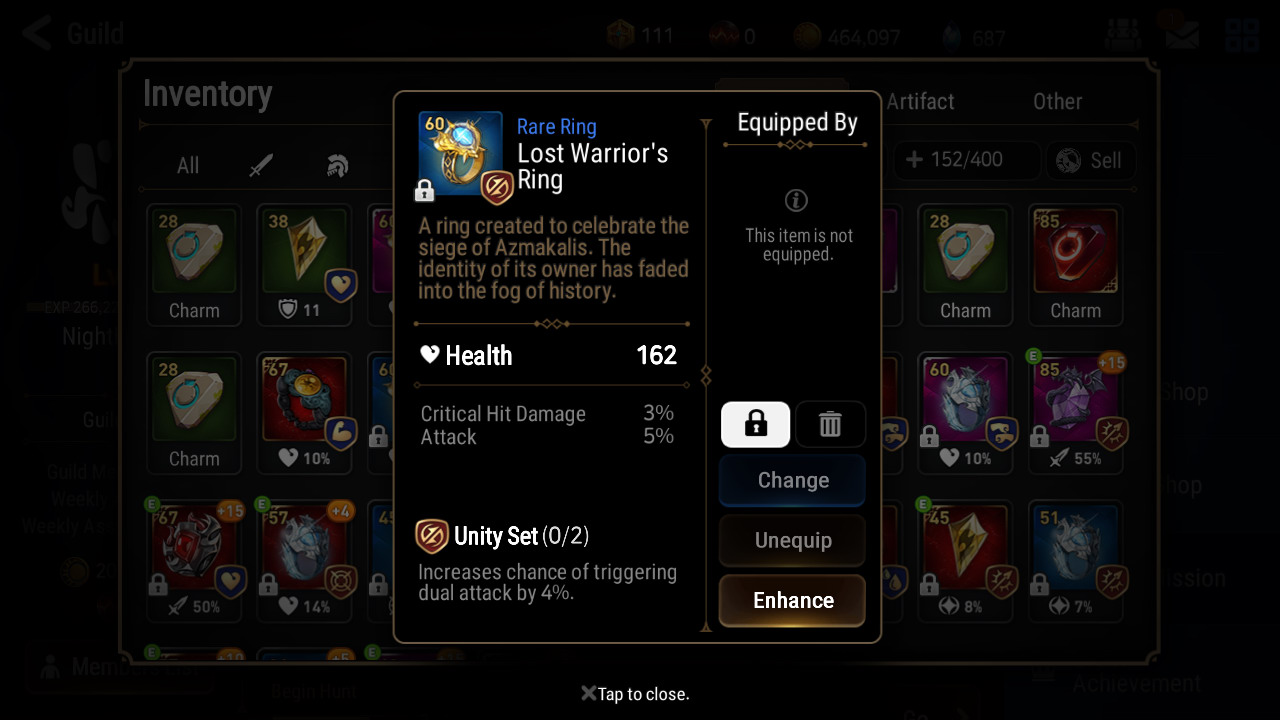Viewport: 1280px width, 720px height.
Task: Click the Change button
Action: [792, 480]
